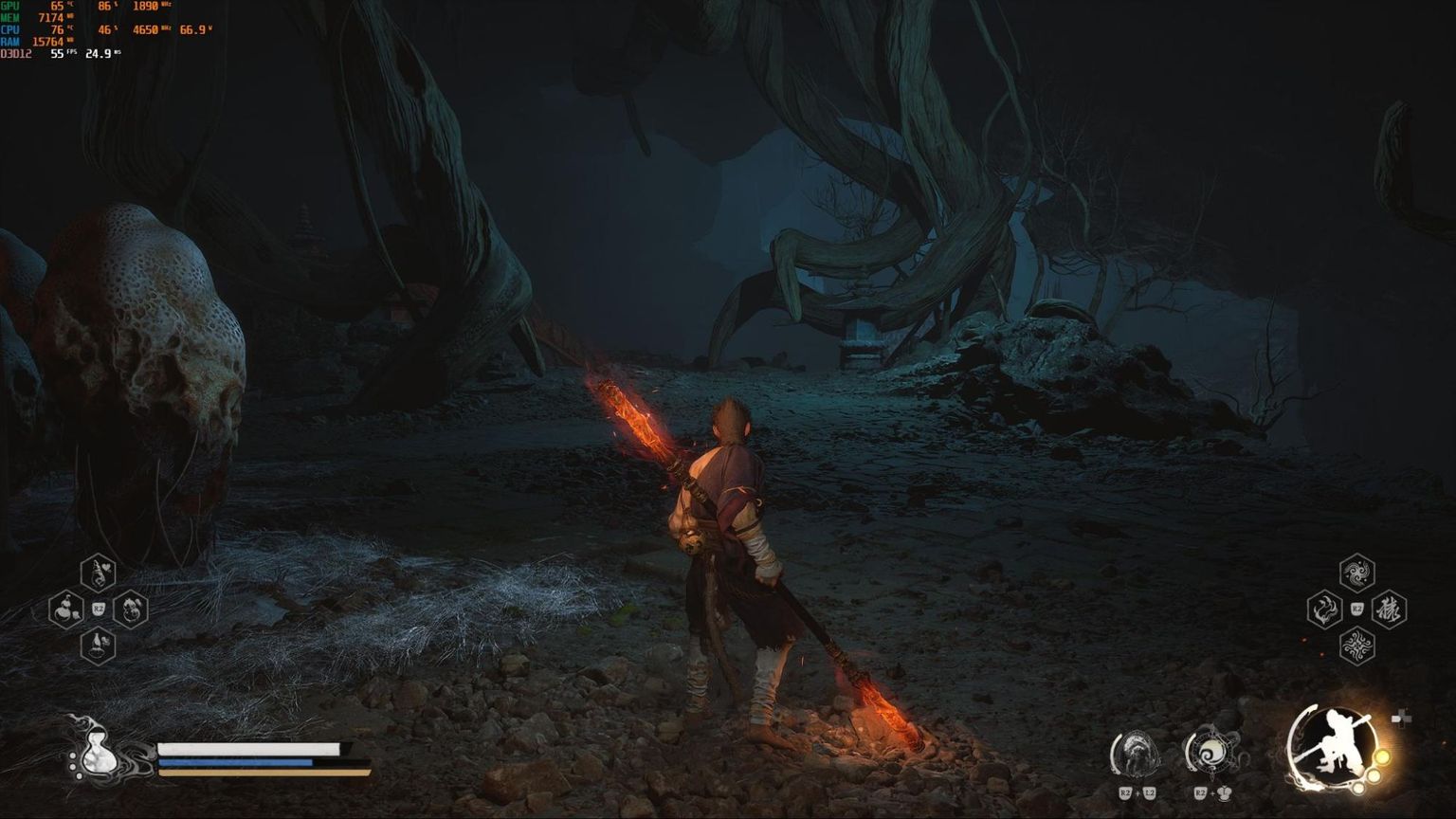Click the transformation character hexagon in right wheel
This screenshot has width=1456, height=819.
pyautogui.click(x=1388, y=610)
